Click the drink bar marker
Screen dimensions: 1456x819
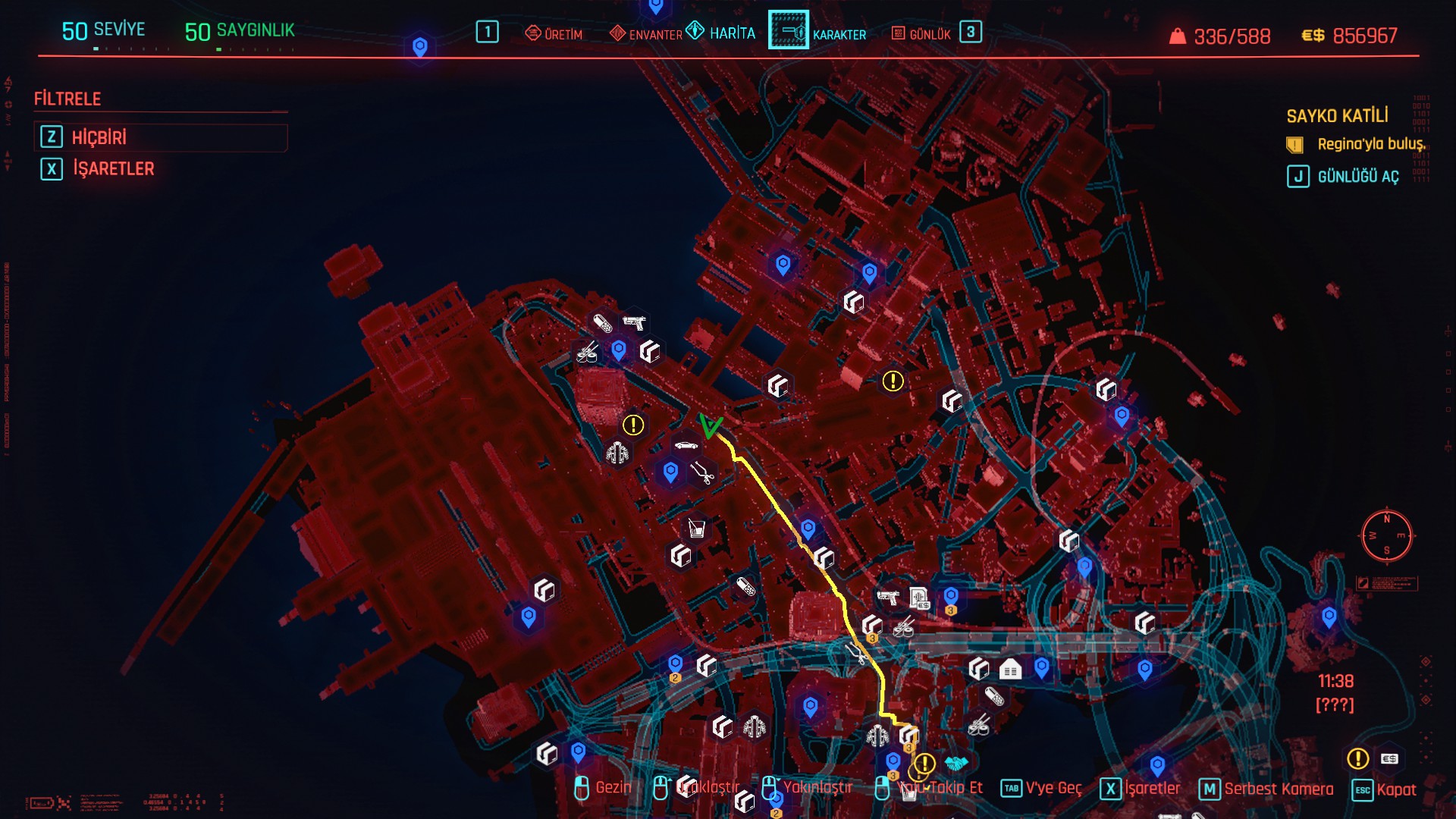pyautogui.click(x=696, y=529)
